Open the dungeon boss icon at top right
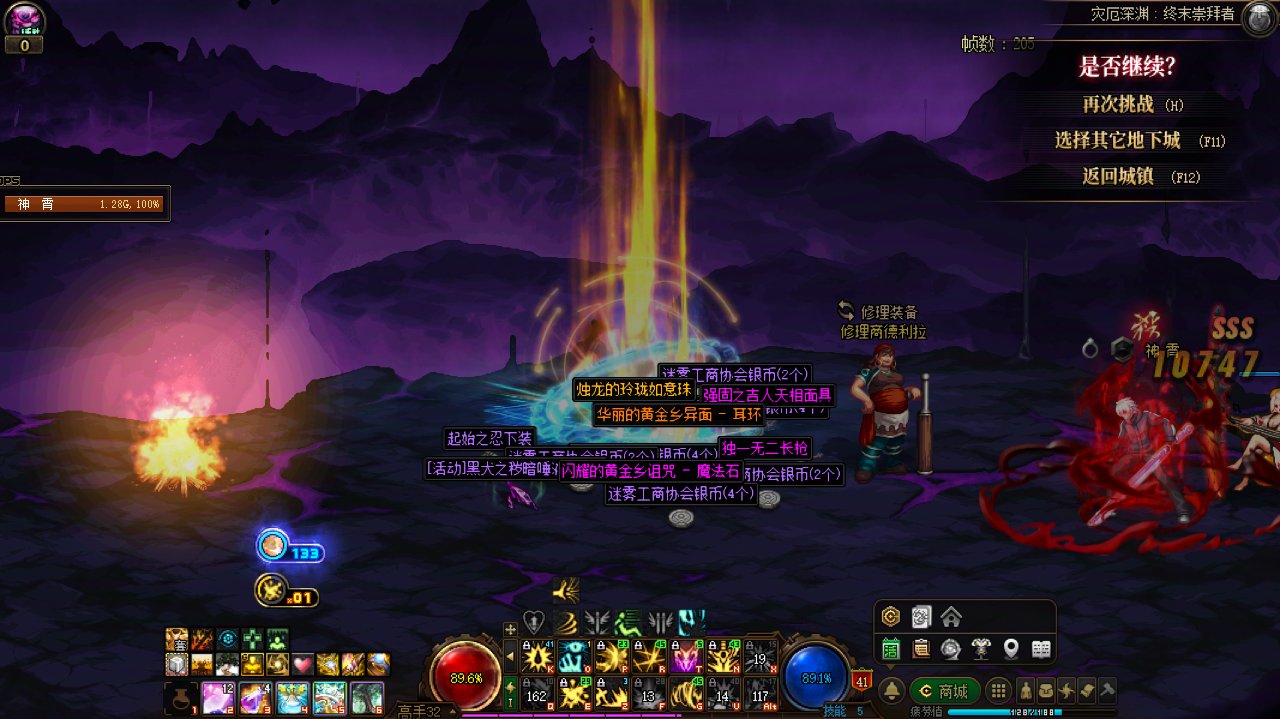 (1258, 17)
